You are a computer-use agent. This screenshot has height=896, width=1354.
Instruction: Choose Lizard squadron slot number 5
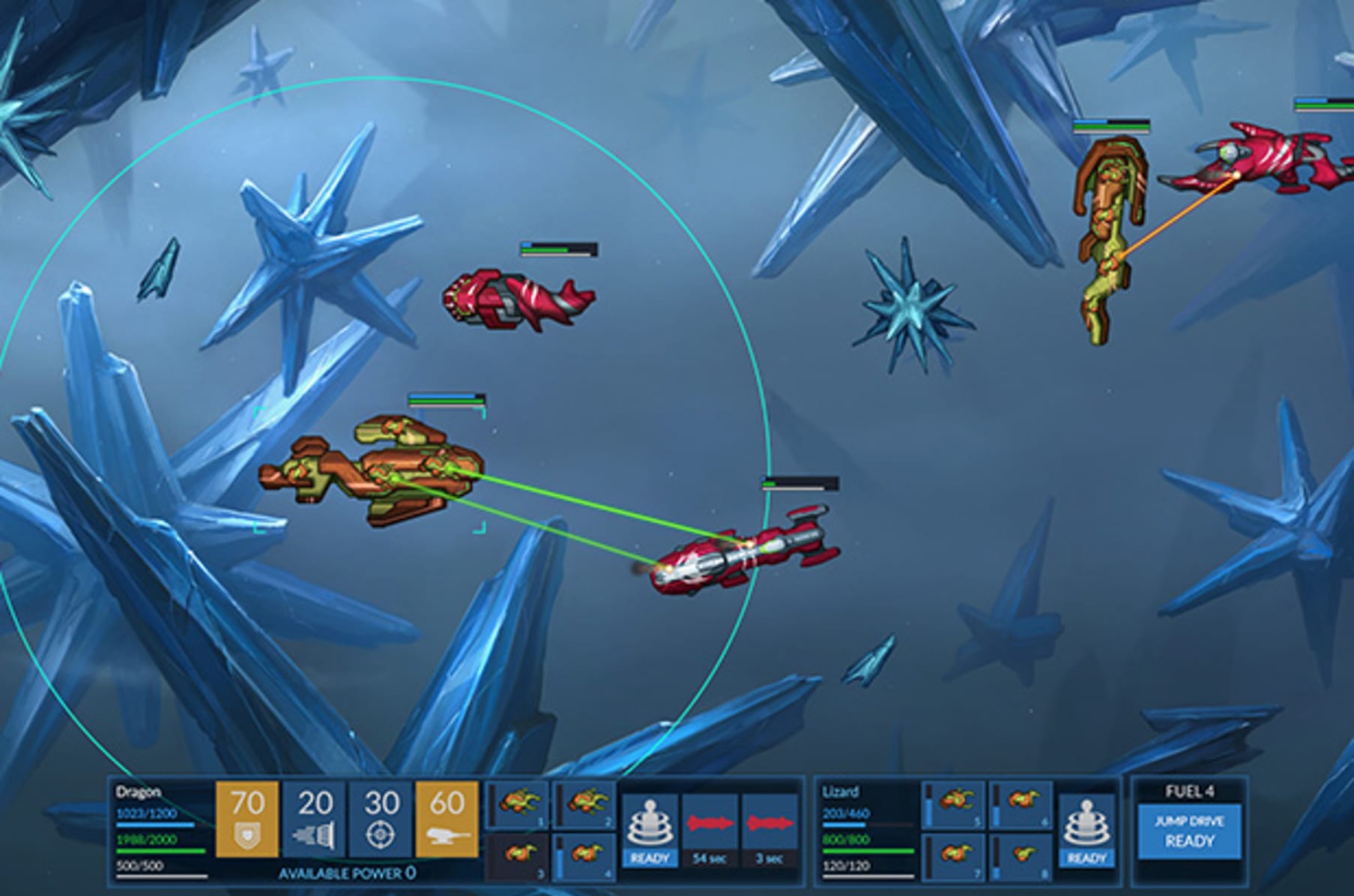coord(954,804)
